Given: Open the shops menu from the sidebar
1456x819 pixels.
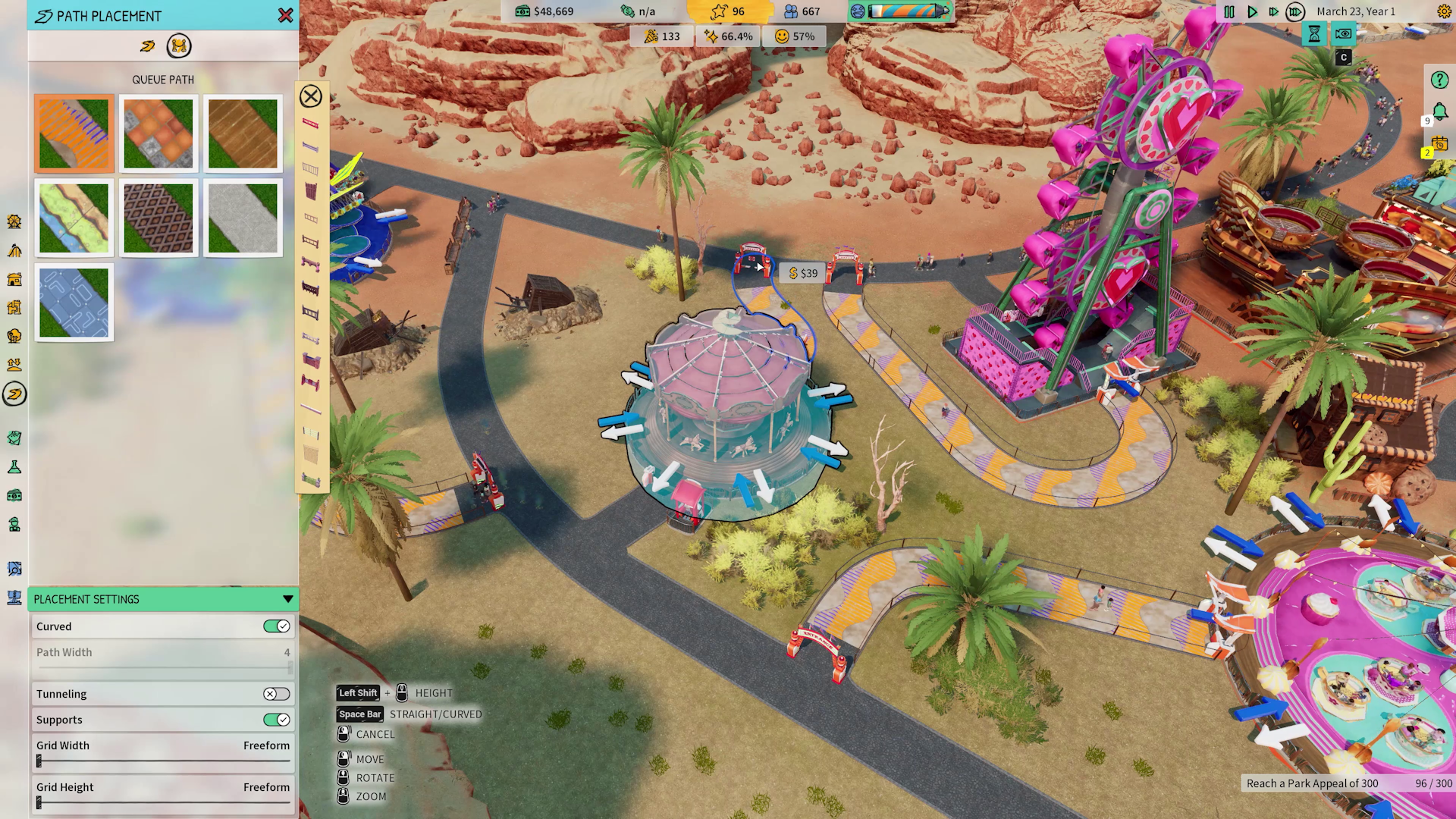Looking at the screenshot, I should point(14,279).
